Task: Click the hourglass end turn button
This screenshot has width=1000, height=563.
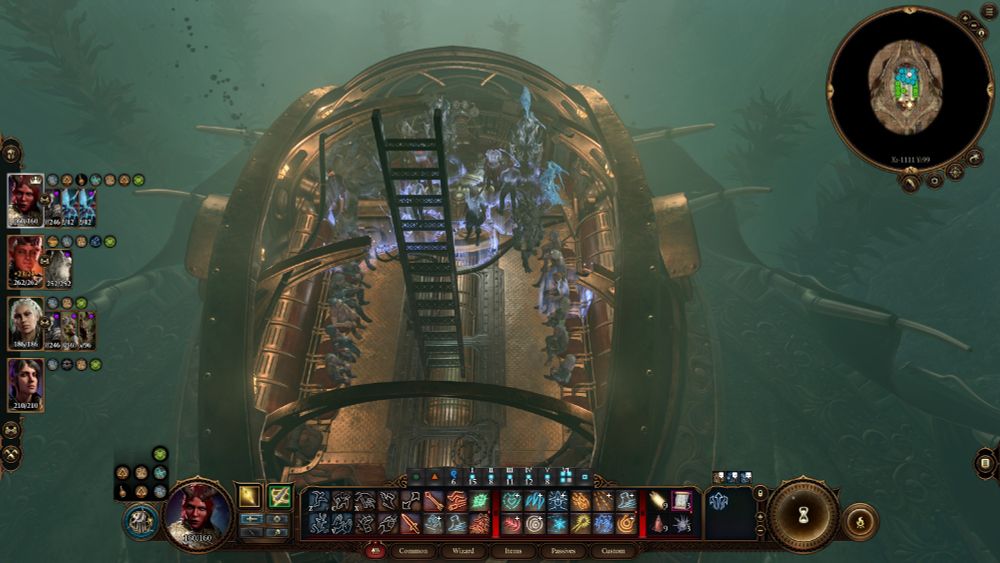Action: click(802, 516)
